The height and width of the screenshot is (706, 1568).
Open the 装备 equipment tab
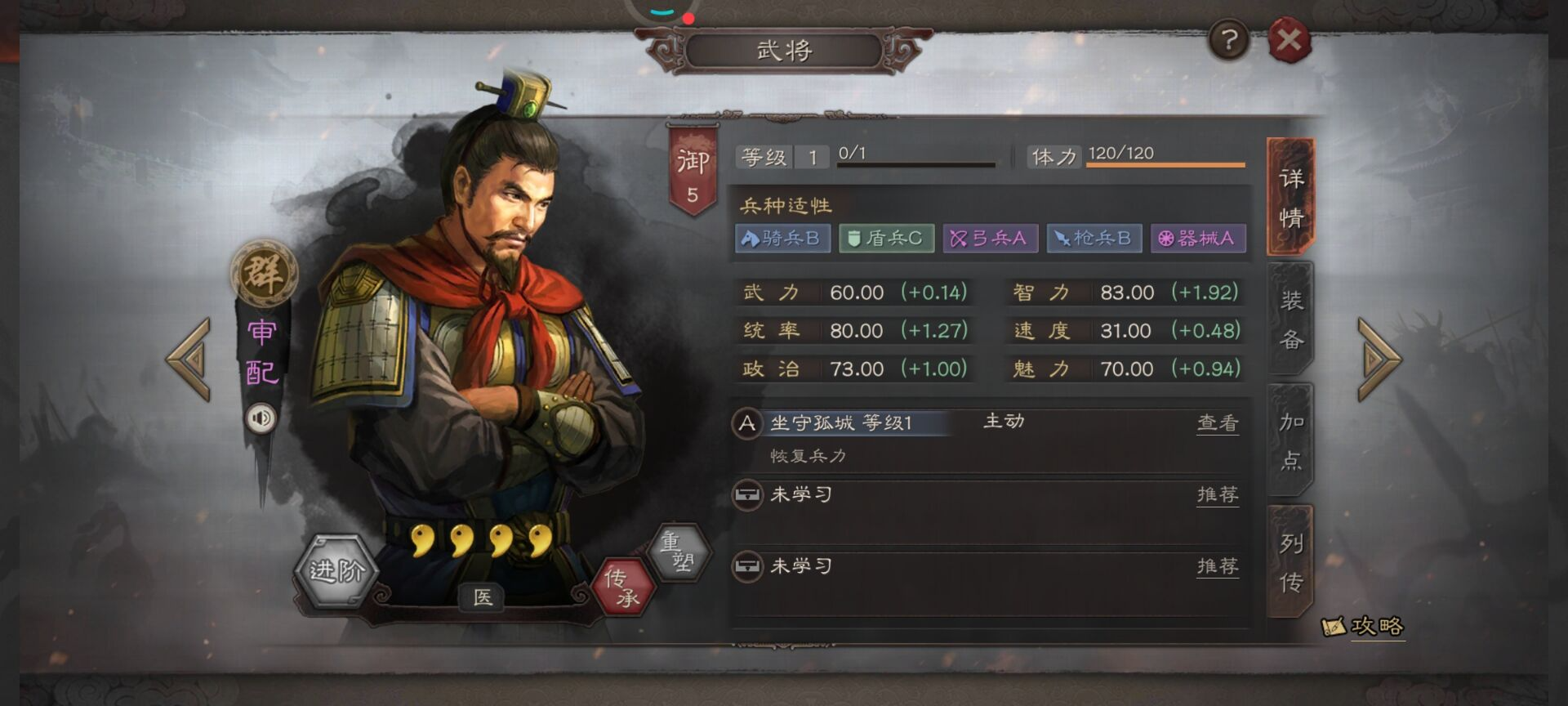point(1290,319)
